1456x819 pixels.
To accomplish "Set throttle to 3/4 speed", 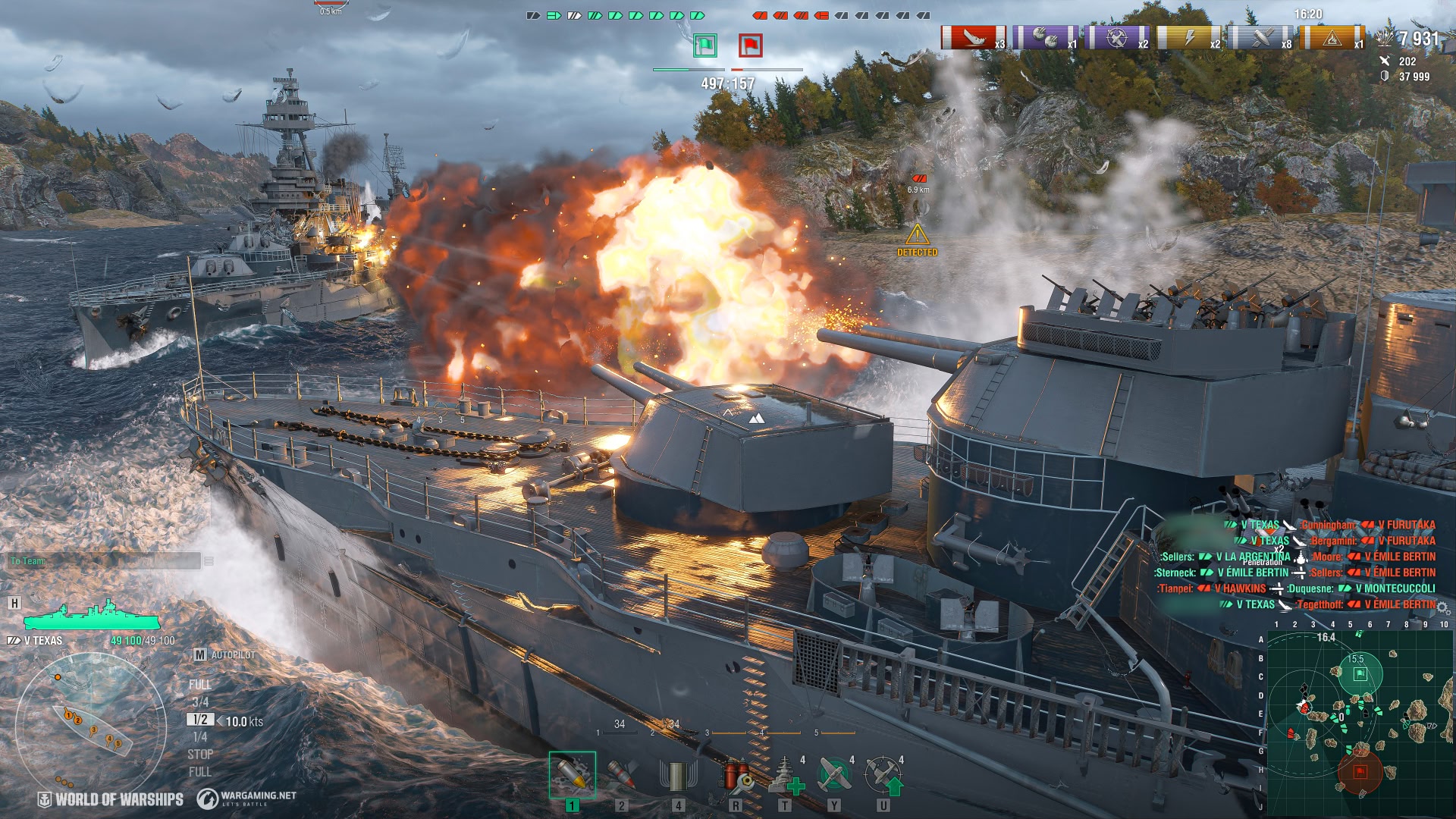I will click(200, 702).
